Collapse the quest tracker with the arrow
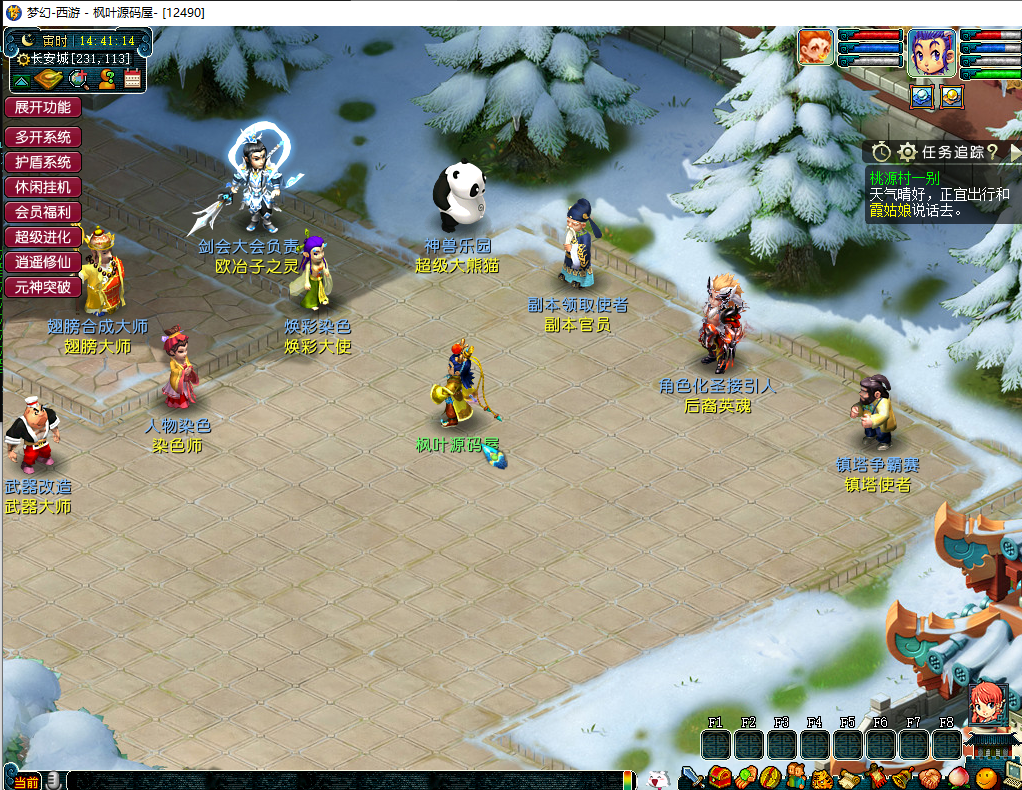Screen dimensions: 1022x790 [1014, 152]
